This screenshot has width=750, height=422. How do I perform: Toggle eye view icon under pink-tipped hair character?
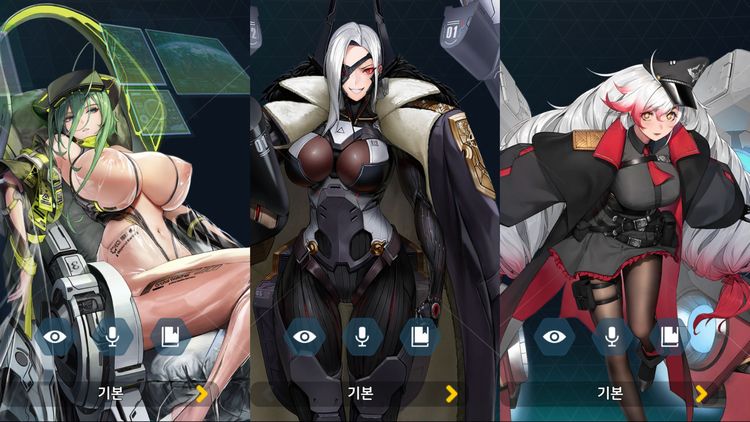[x=554, y=337]
